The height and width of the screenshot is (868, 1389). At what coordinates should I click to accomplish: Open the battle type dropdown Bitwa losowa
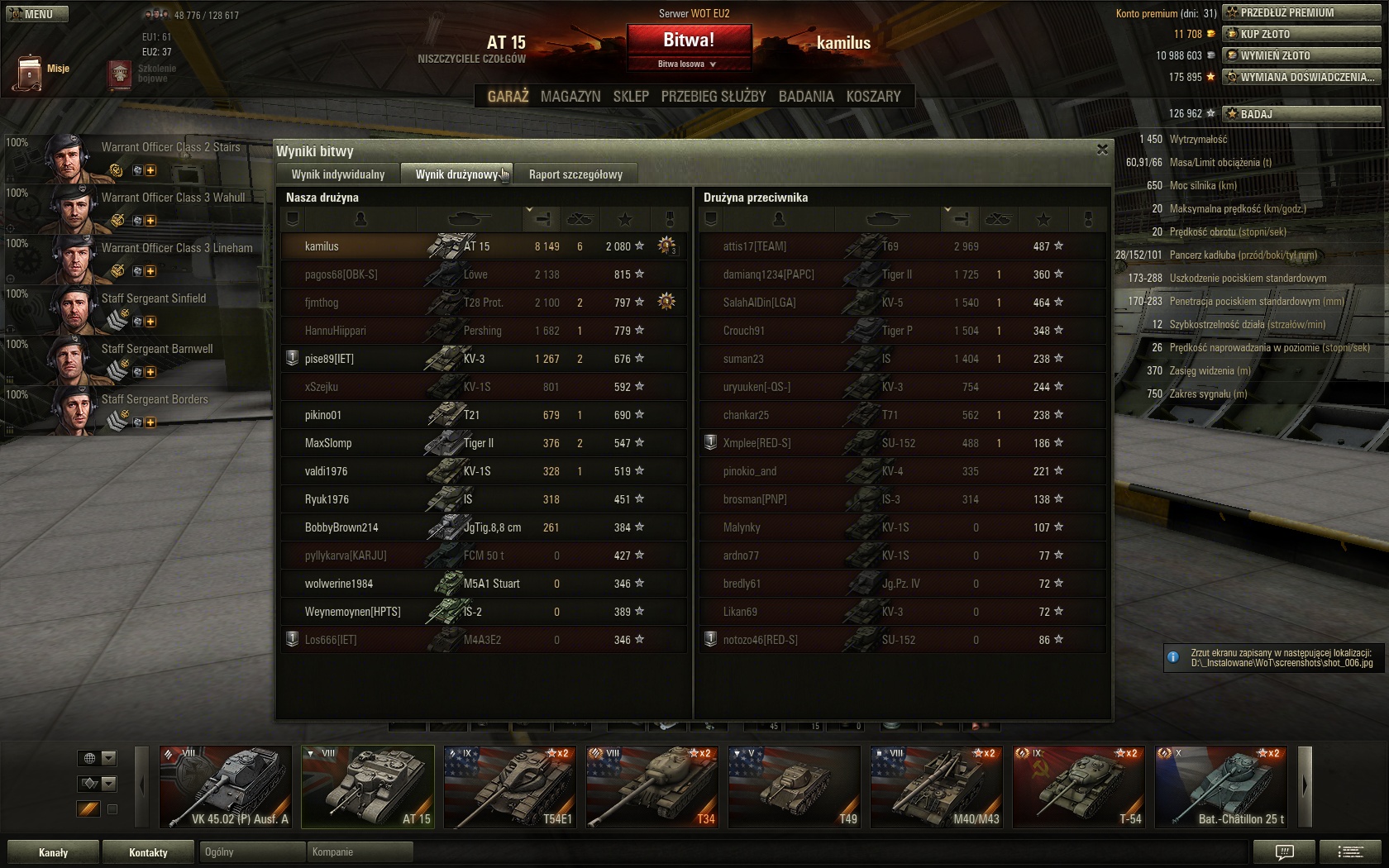tap(688, 64)
